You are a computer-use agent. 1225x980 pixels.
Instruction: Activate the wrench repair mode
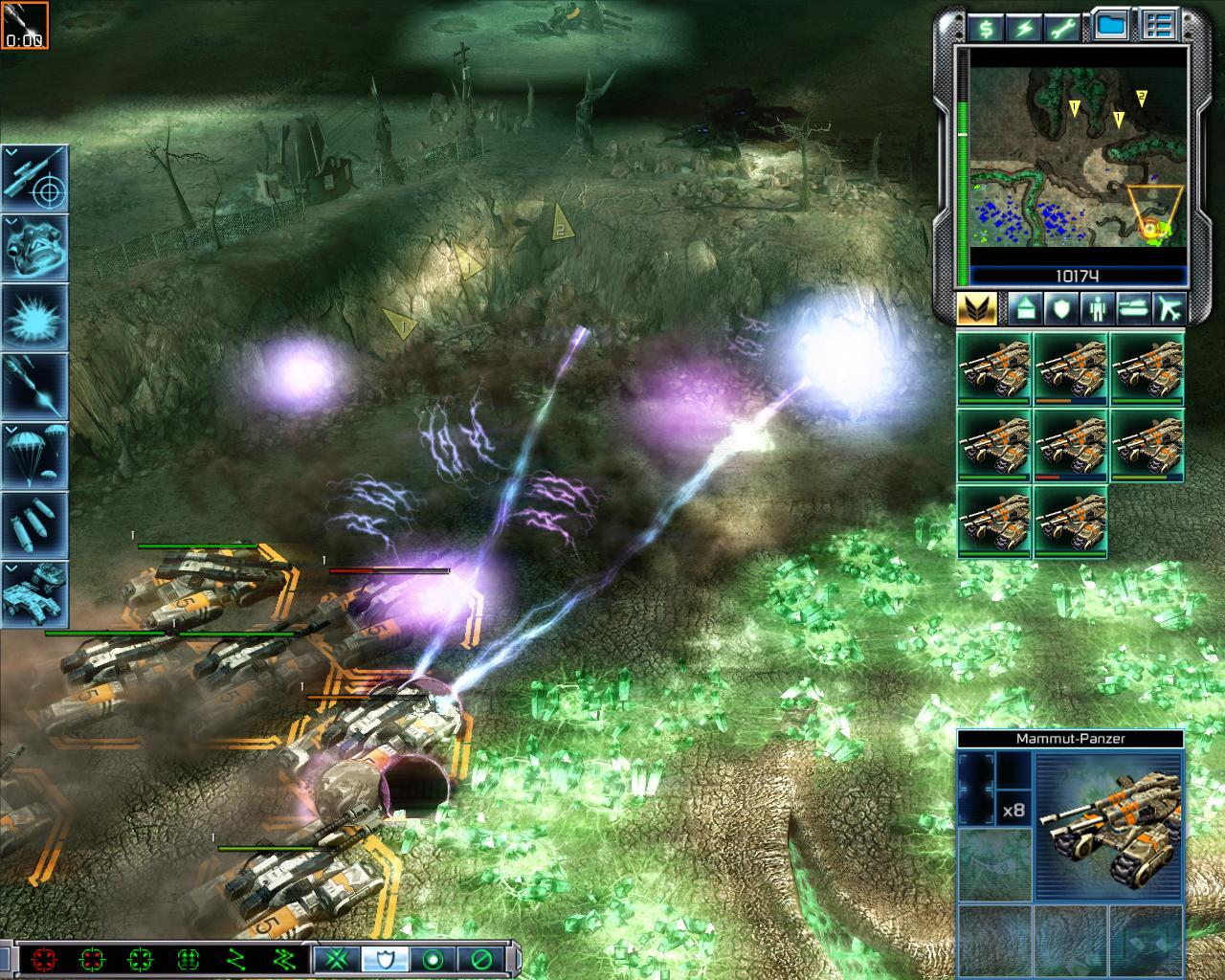click(1065, 27)
